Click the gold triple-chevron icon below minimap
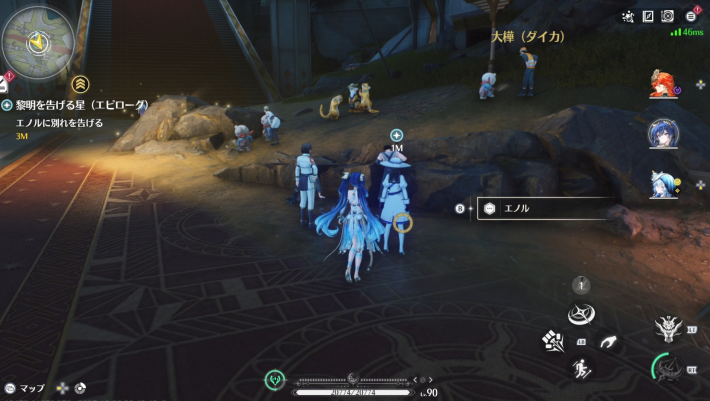Screen dimensions: 710x401 81,84
